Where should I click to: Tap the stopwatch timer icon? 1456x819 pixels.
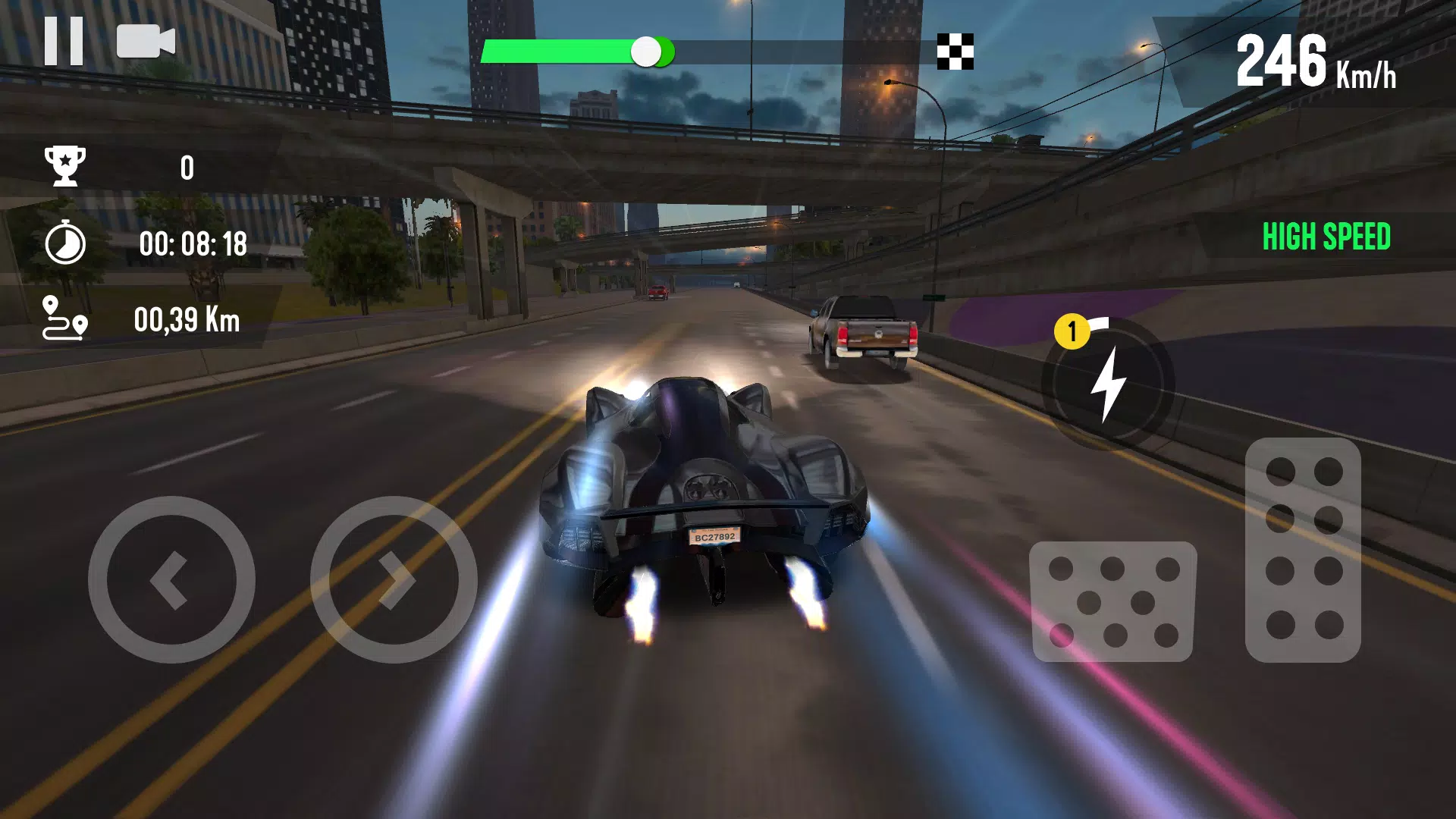click(67, 244)
